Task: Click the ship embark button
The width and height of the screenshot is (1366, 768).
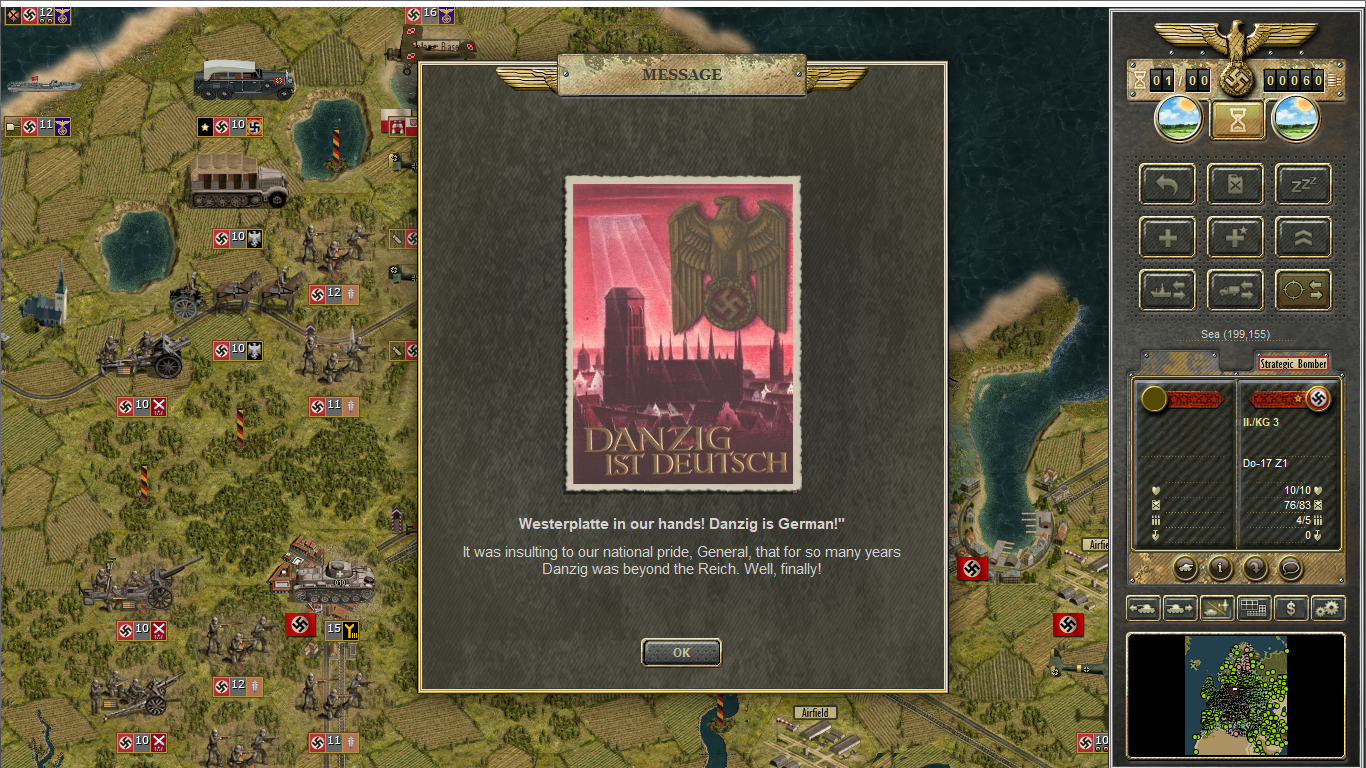Action: (1167, 291)
